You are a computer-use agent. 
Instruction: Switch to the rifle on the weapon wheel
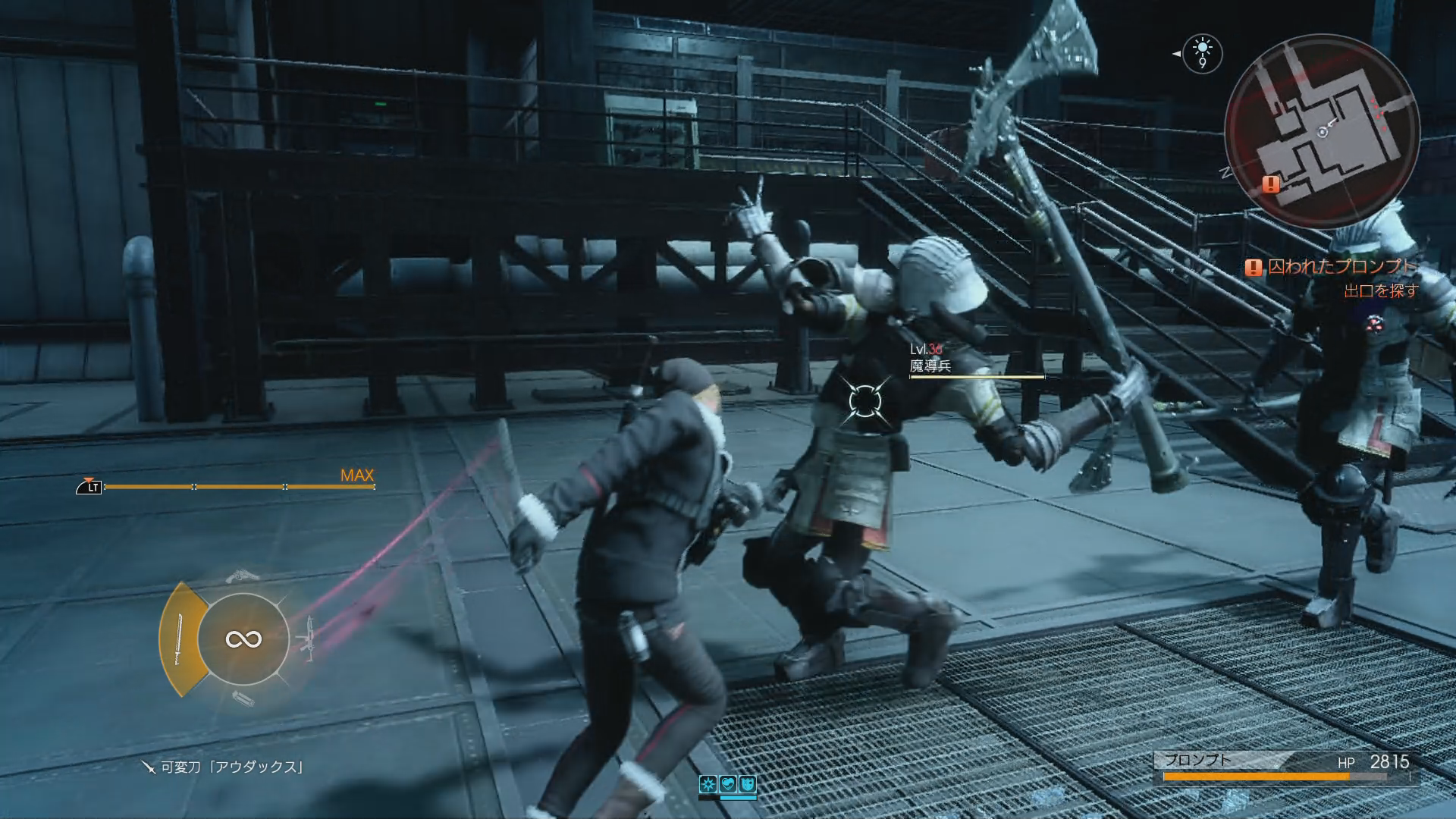308,639
